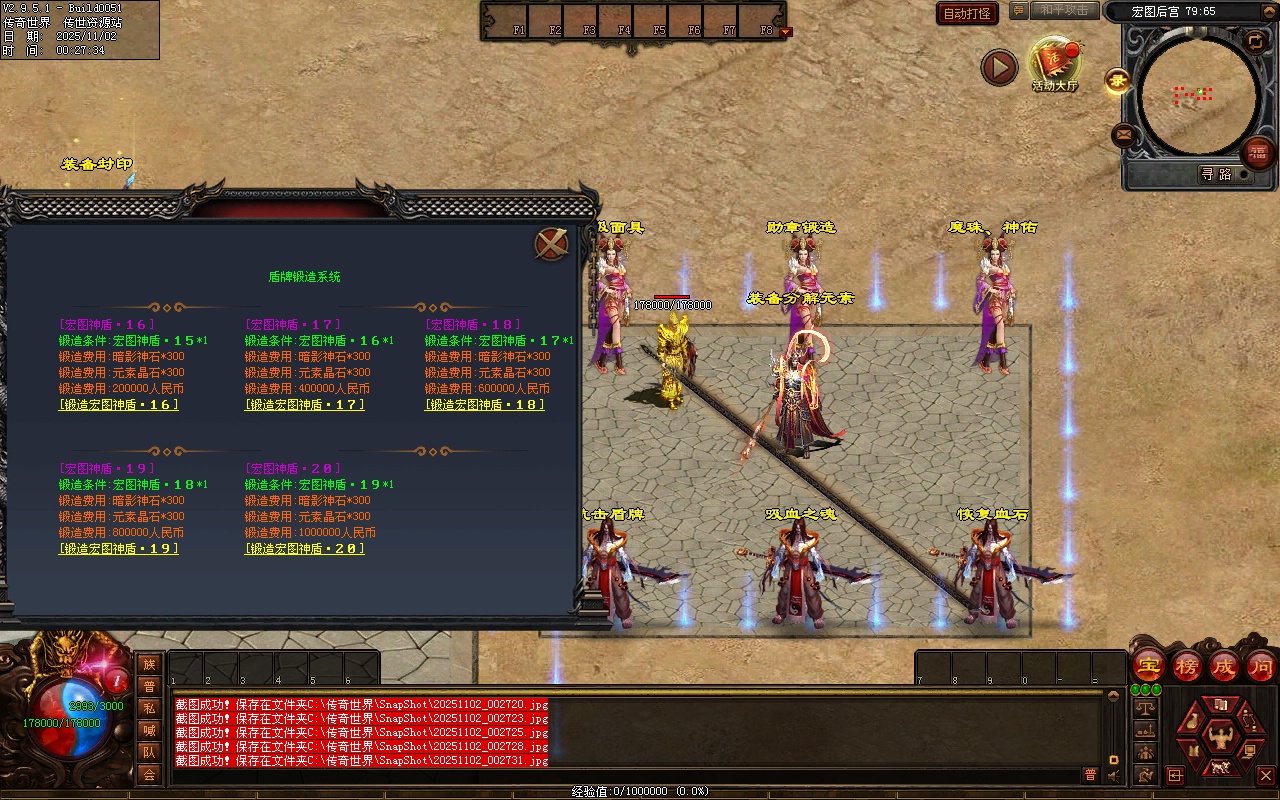Click the 锻造宏图神盾·19 forge link
This screenshot has width=1280, height=800.
[119, 549]
